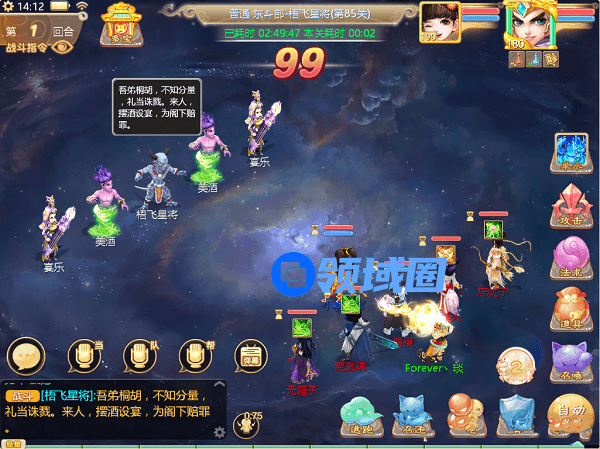Select the 攻击 attack command
600x449 pixels.
coord(572,208)
